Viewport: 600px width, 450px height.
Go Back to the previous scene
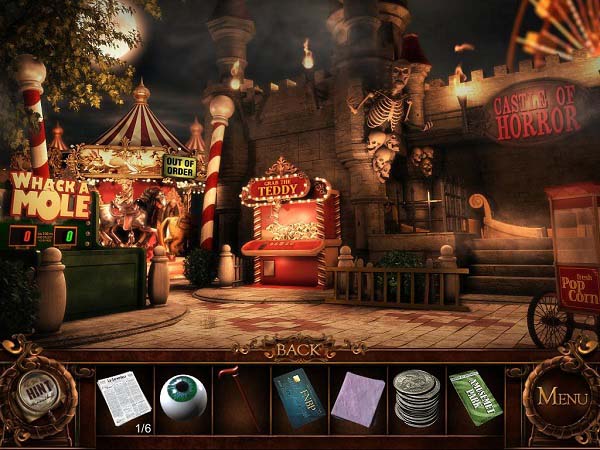[298, 350]
